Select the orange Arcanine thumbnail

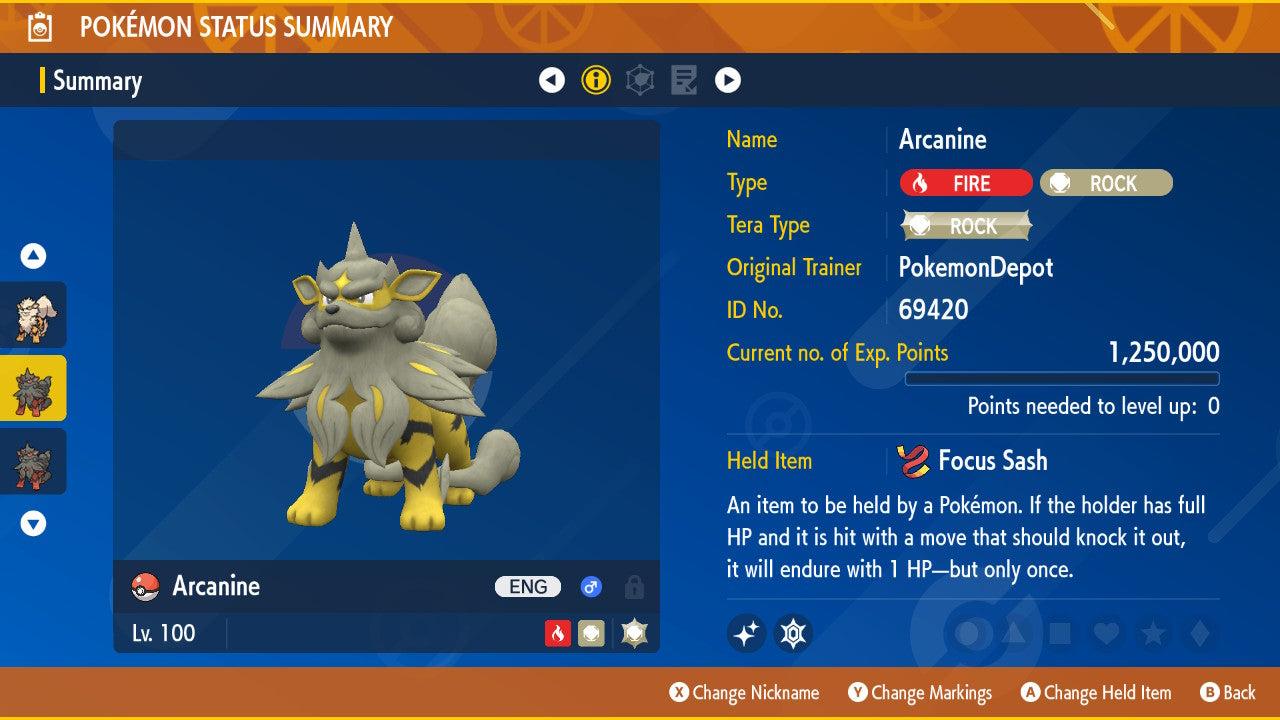click(x=33, y=315)
